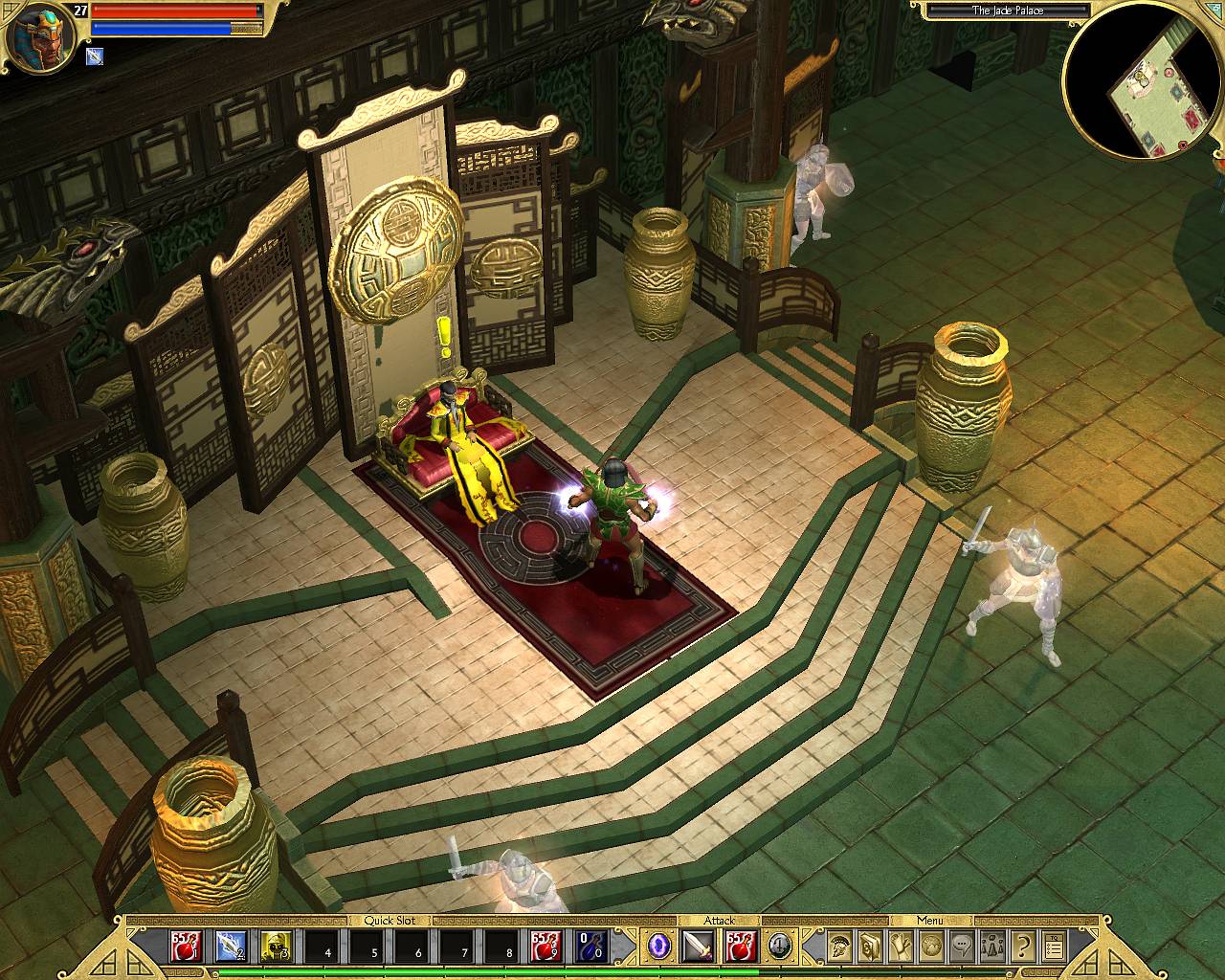Use the blue mana potion in slot 0

tap(591, 947)
